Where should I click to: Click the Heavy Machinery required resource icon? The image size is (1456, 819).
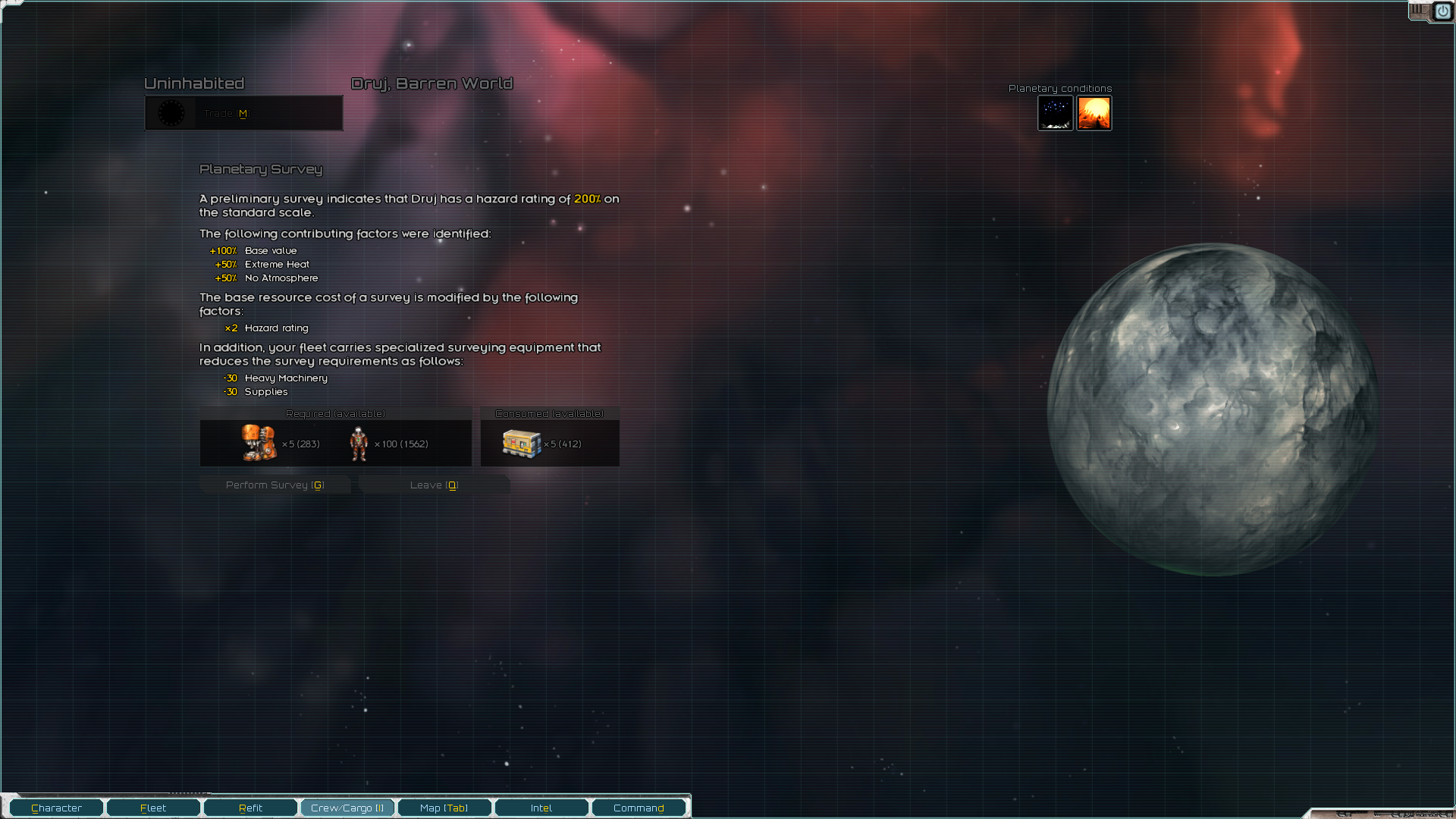[x=260, y=443]
